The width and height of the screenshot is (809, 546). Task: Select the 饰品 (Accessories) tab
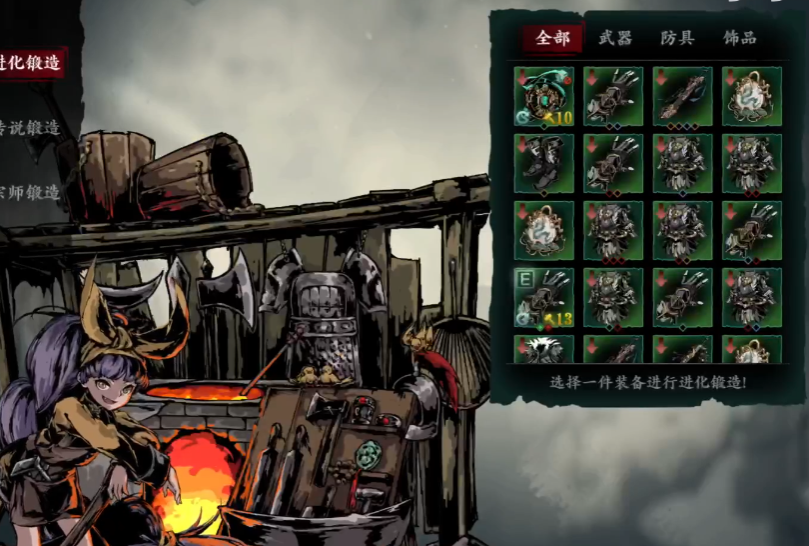coord(739,38)
